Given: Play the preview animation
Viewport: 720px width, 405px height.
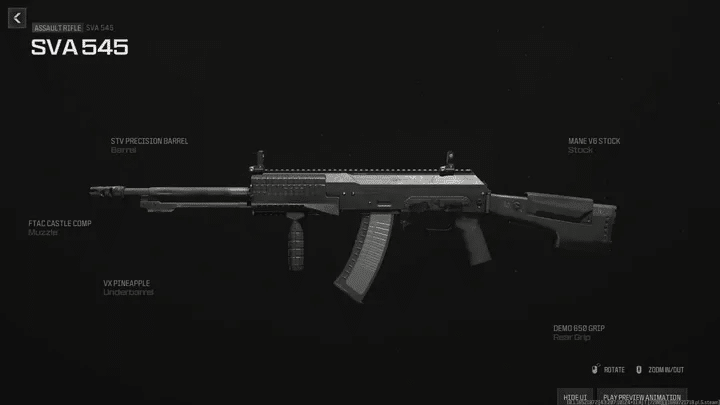Looking at the screenshot, I should tap(642, 397).
